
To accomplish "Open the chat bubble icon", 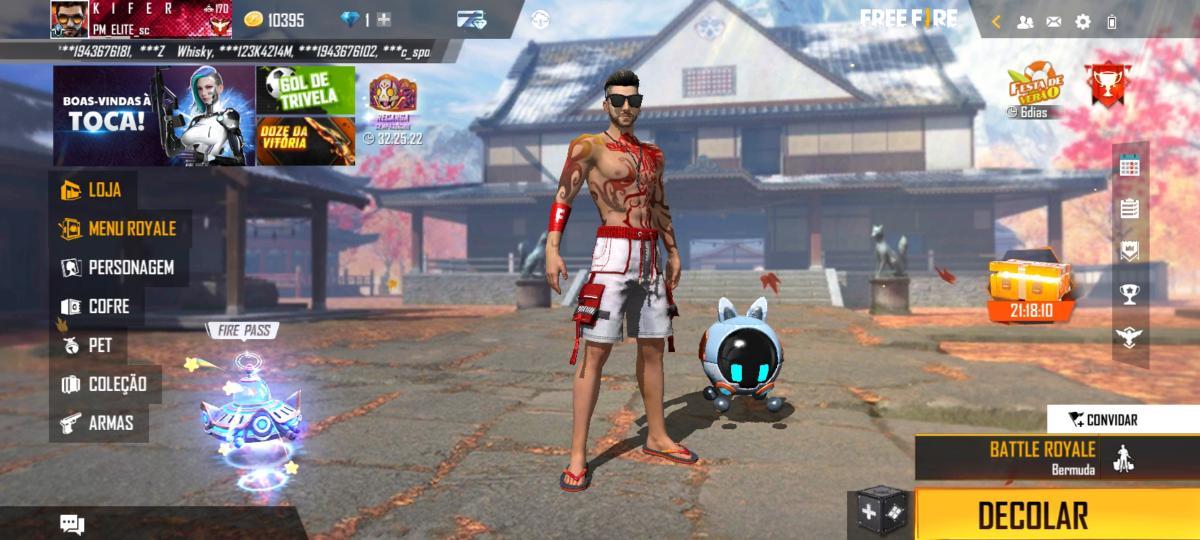I will click(x=72, y=523).
